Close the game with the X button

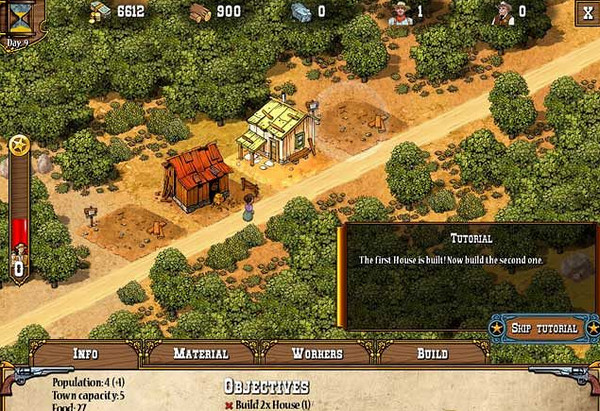(x=586, y=12)
